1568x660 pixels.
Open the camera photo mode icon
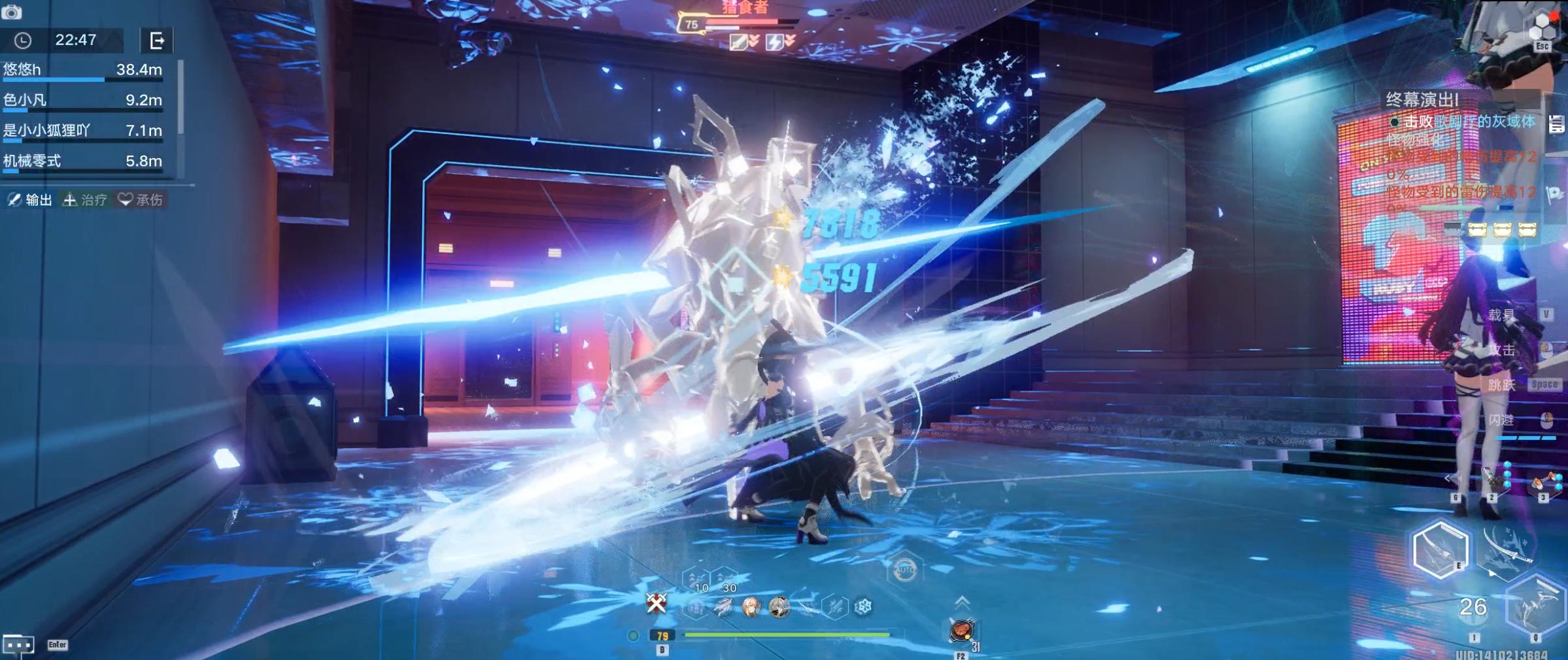pyautogui.click(x=12, y=11)
